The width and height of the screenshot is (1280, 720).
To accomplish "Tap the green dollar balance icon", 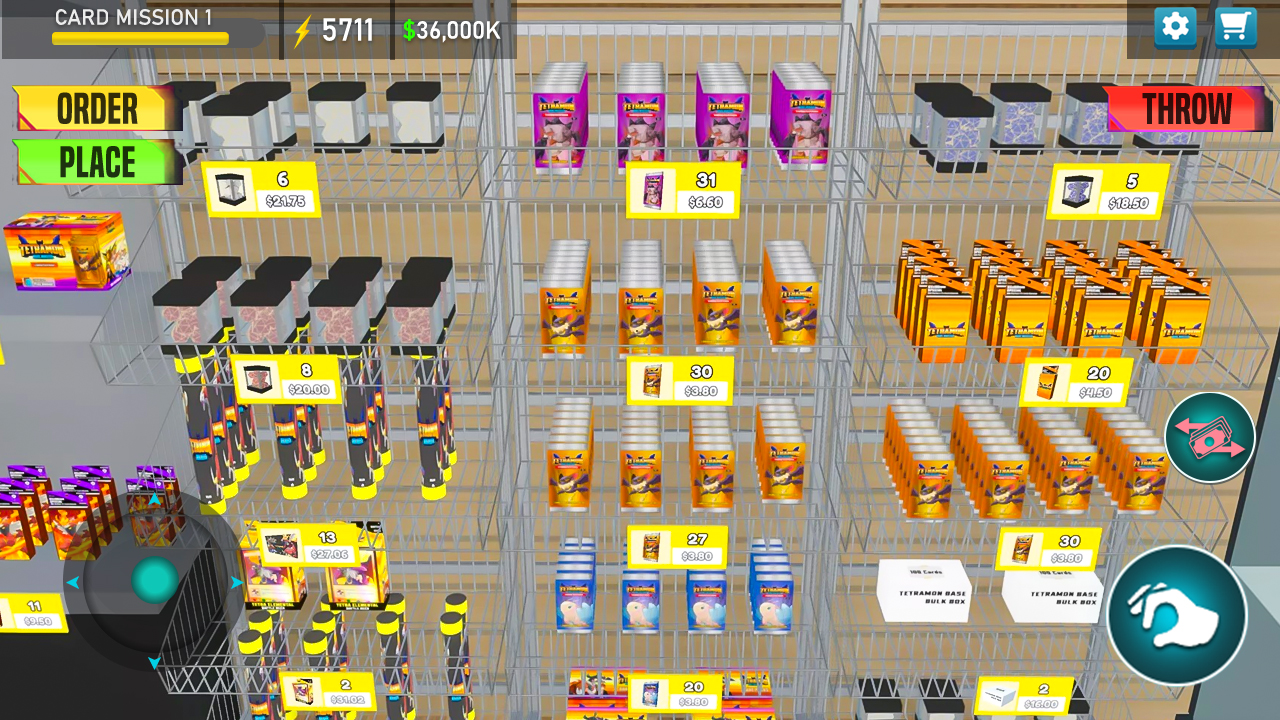I will (408, 30).
